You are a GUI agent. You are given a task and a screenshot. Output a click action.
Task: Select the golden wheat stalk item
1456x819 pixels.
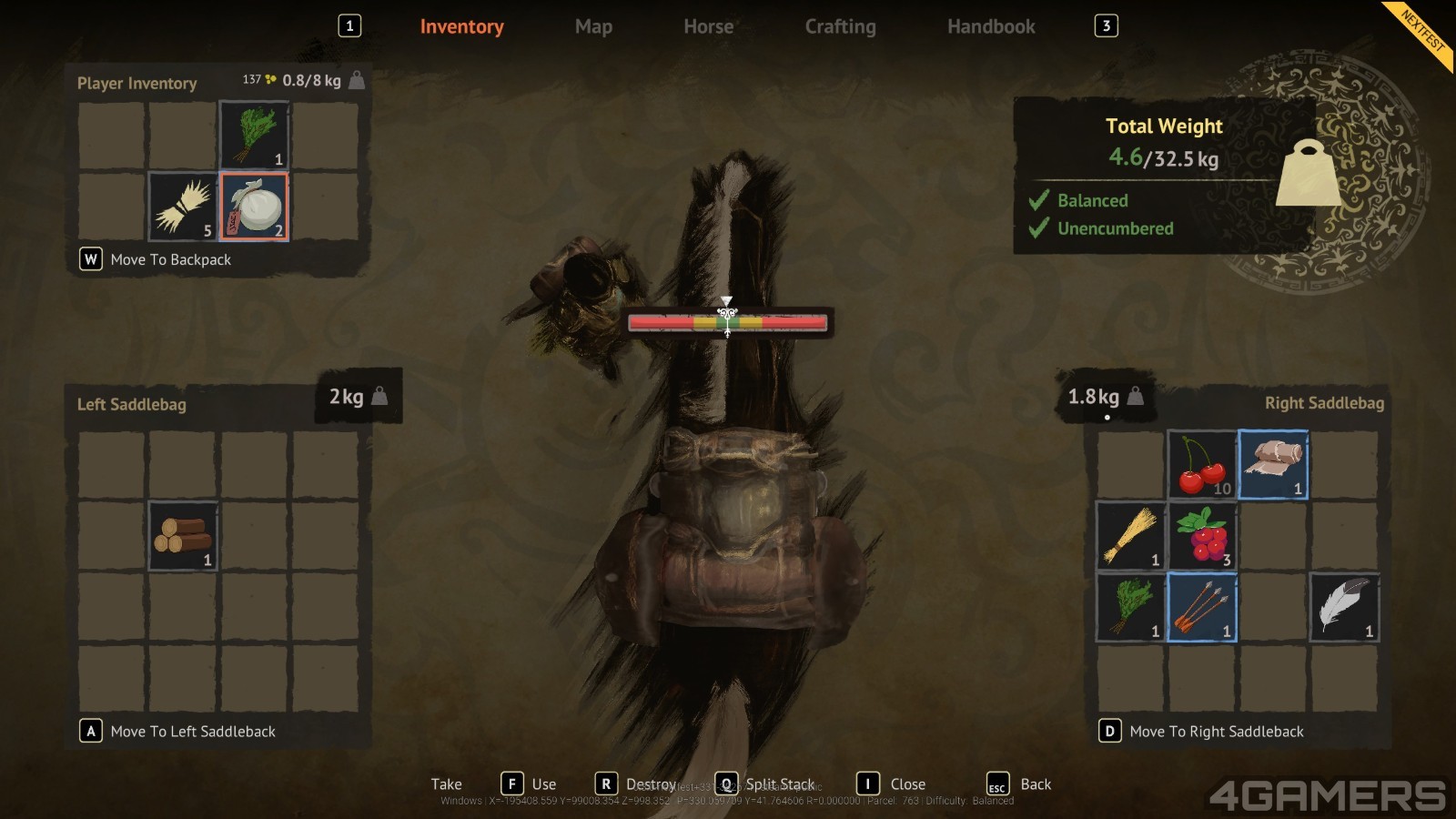pos(1131,536)
